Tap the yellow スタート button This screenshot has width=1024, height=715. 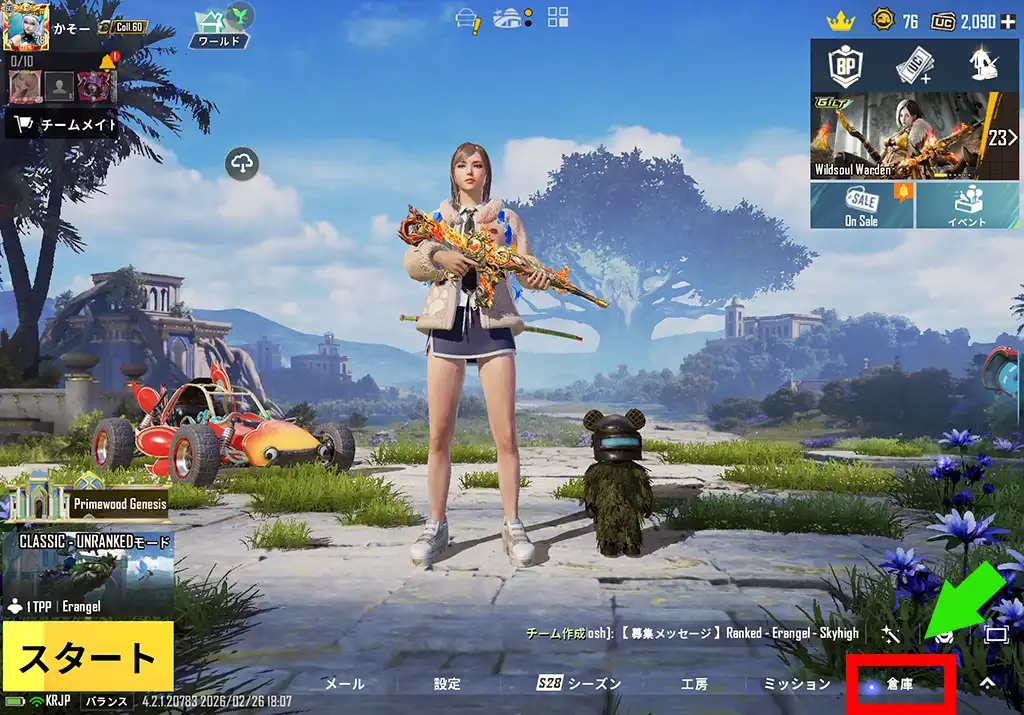point(87,657)
